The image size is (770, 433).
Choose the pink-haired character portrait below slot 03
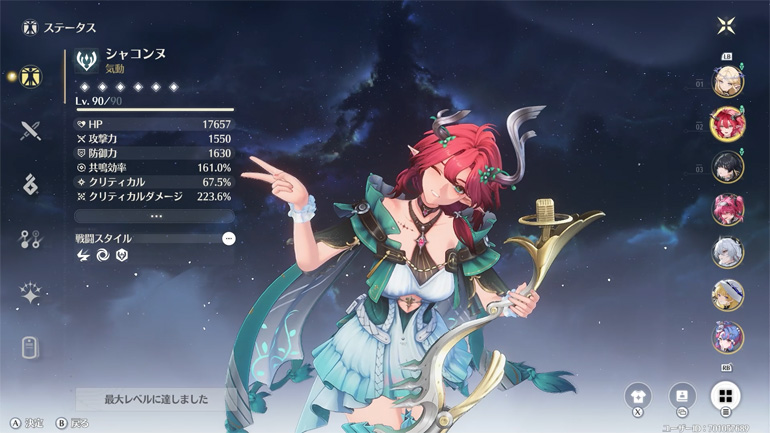pyautogui.click(x=727, y=210)
